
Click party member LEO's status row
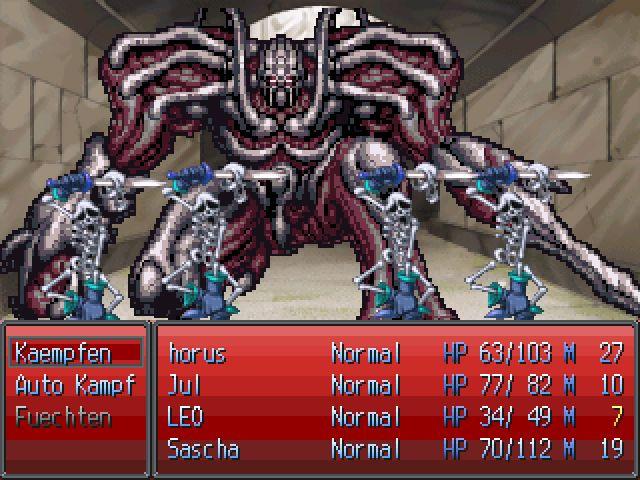point(187,417)
